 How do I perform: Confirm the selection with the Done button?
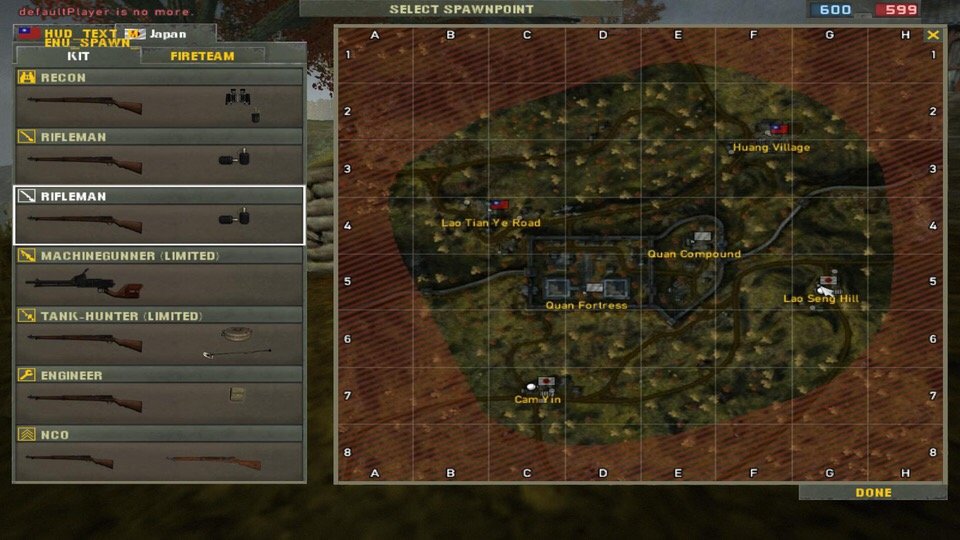[x=873, y=493]
